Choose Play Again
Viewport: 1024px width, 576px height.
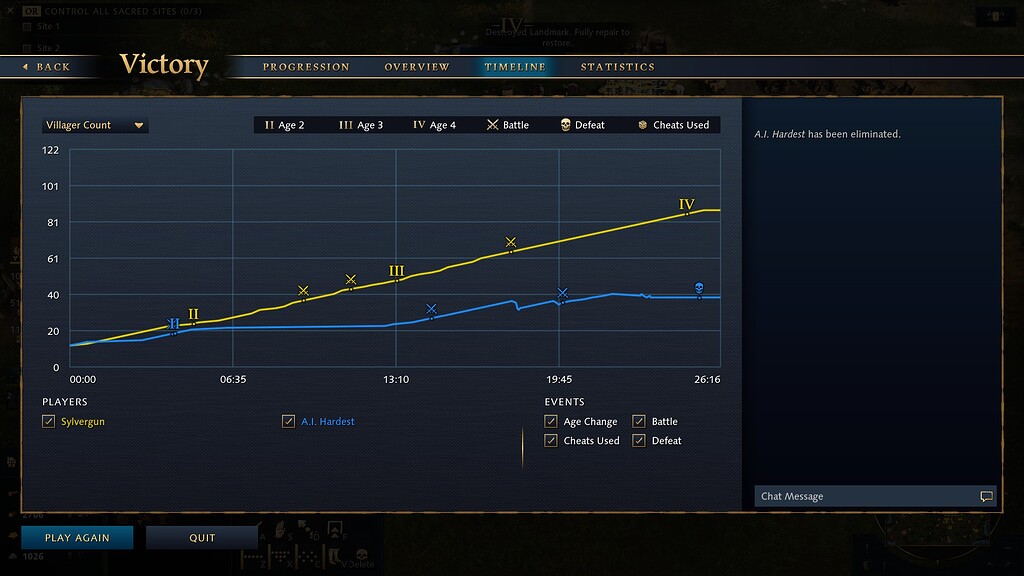click(x=77, y=538)
